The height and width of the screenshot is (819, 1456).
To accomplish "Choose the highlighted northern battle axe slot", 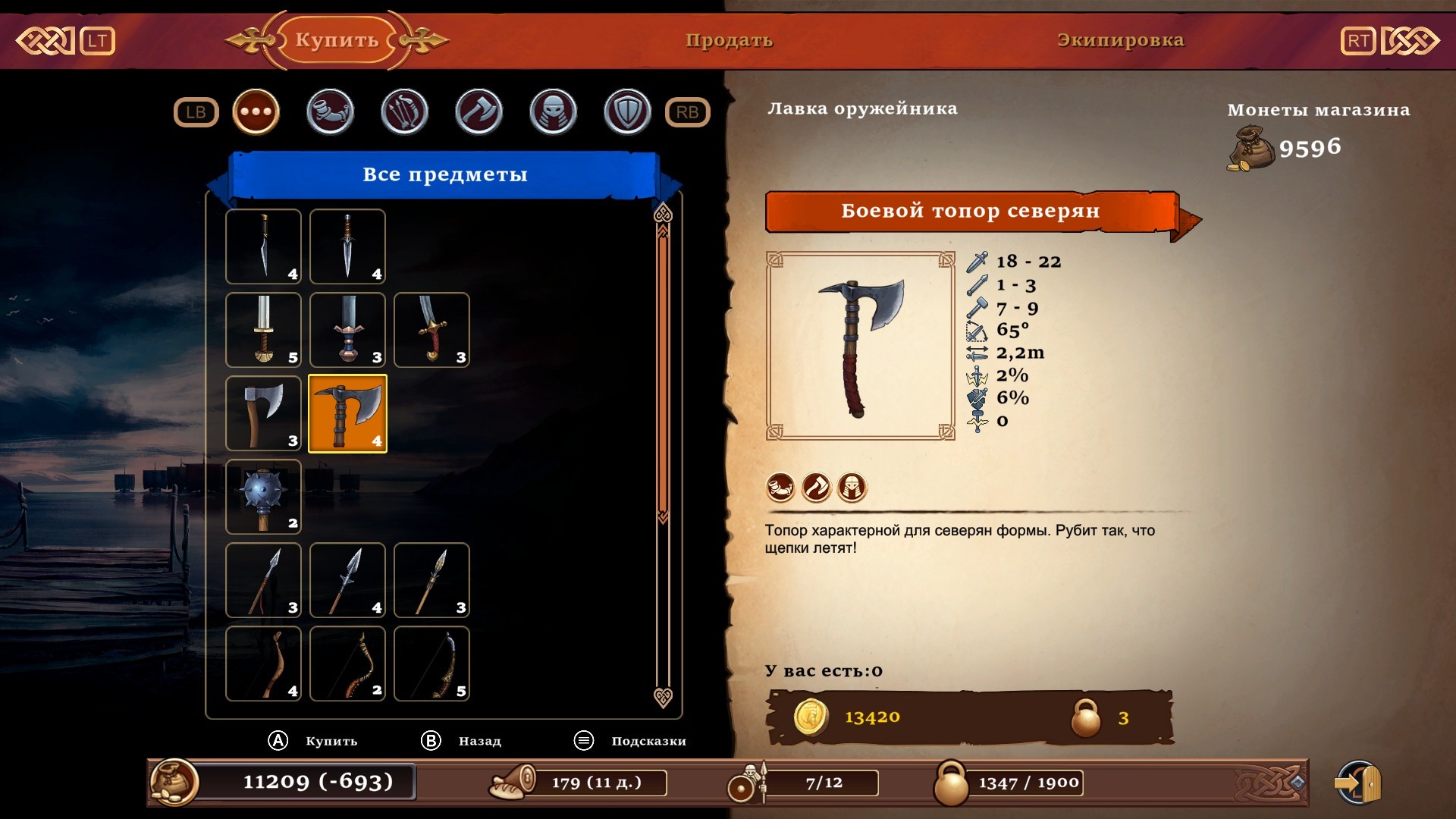I will coord(347,413).
